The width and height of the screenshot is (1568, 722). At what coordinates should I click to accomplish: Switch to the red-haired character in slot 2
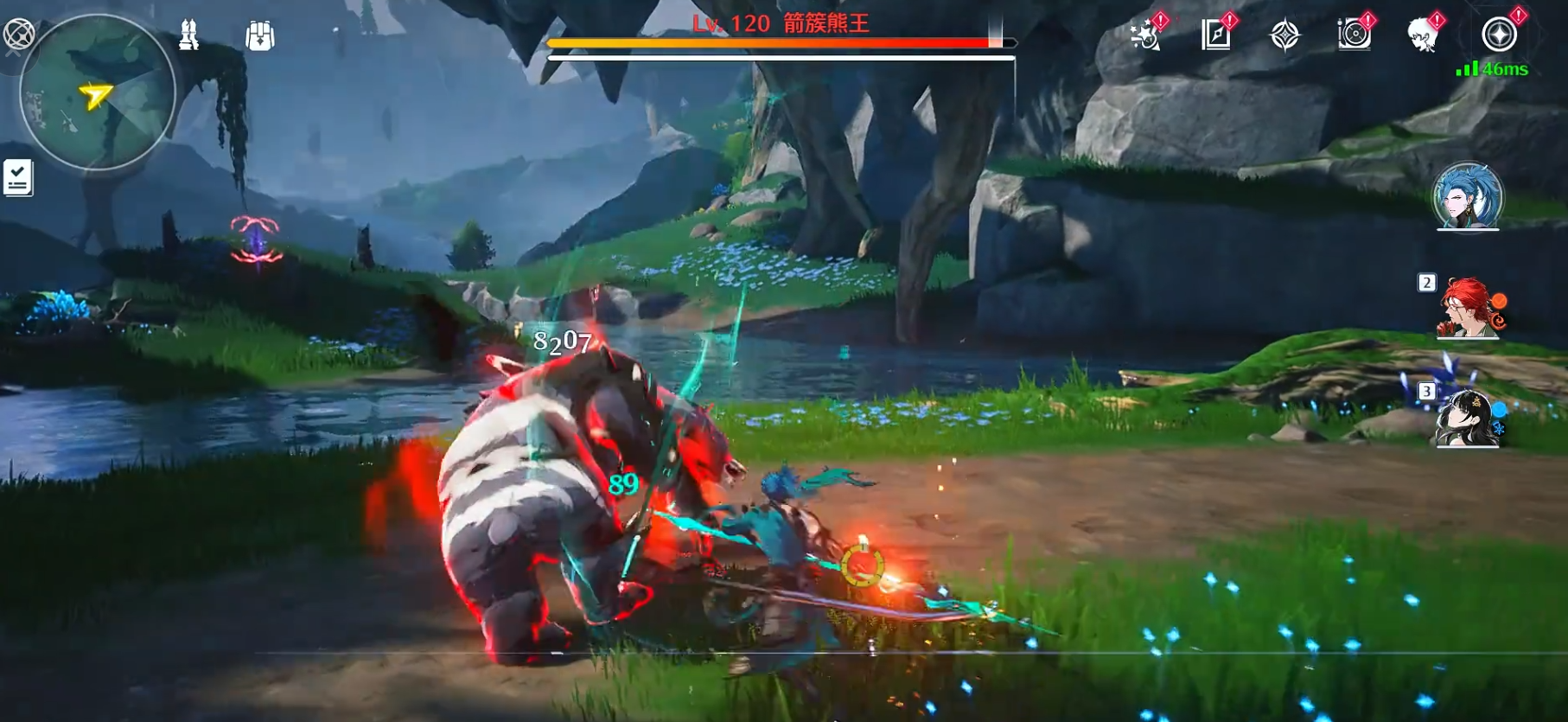(x=1468, y=308)
